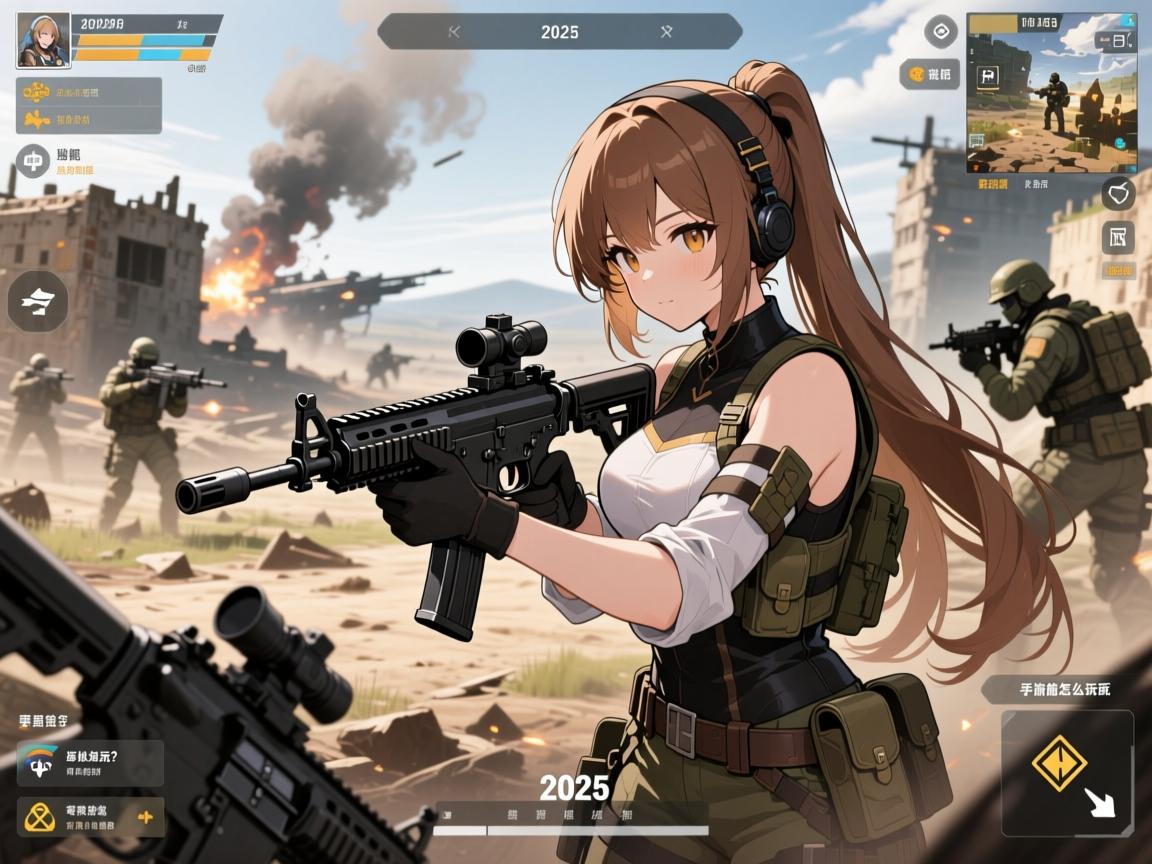The width and height of the screenshot is (1152, 864).
Task: Select the yellow-triangle icon entry at bottom left
Action: click(x=90, y=817)
